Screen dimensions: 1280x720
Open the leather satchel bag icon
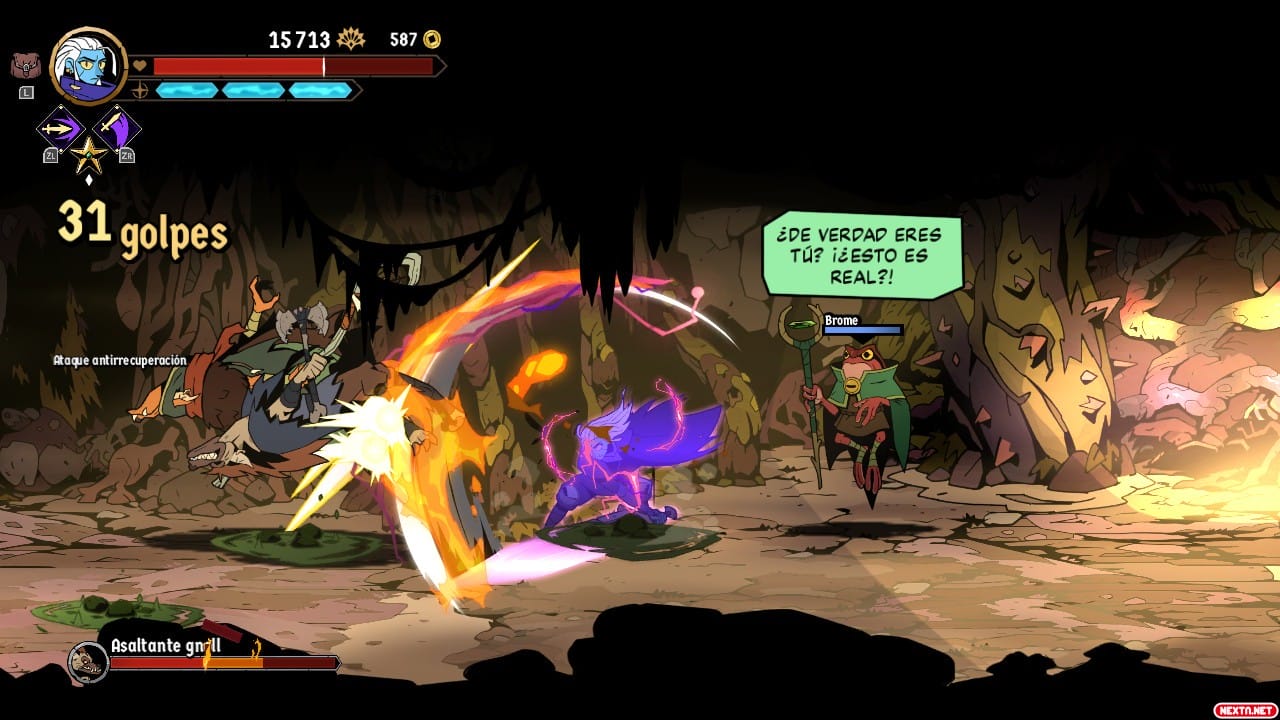[26, 67]
